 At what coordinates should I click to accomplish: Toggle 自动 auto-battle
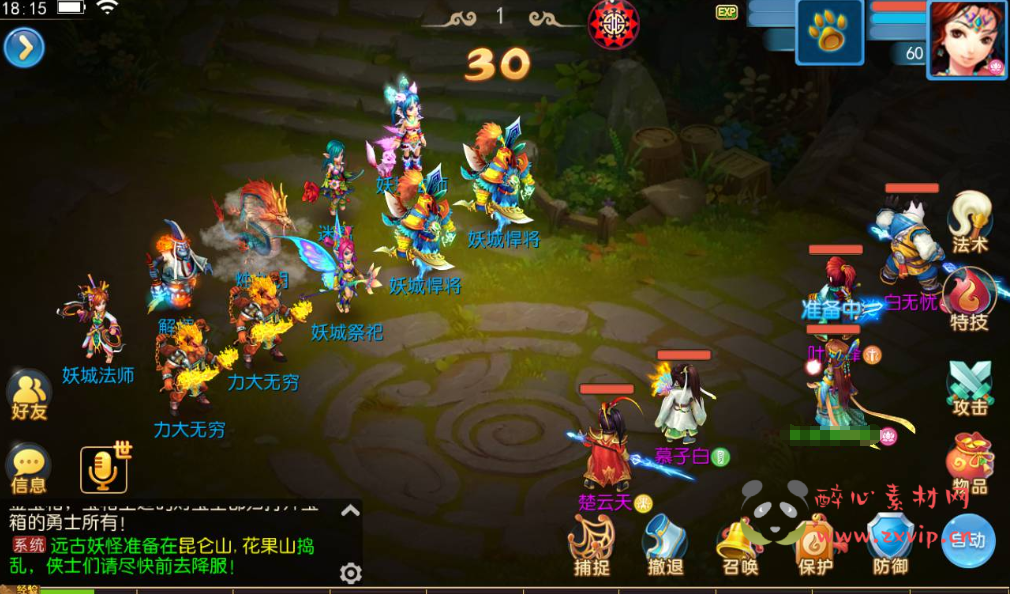(x=967, y=540)
